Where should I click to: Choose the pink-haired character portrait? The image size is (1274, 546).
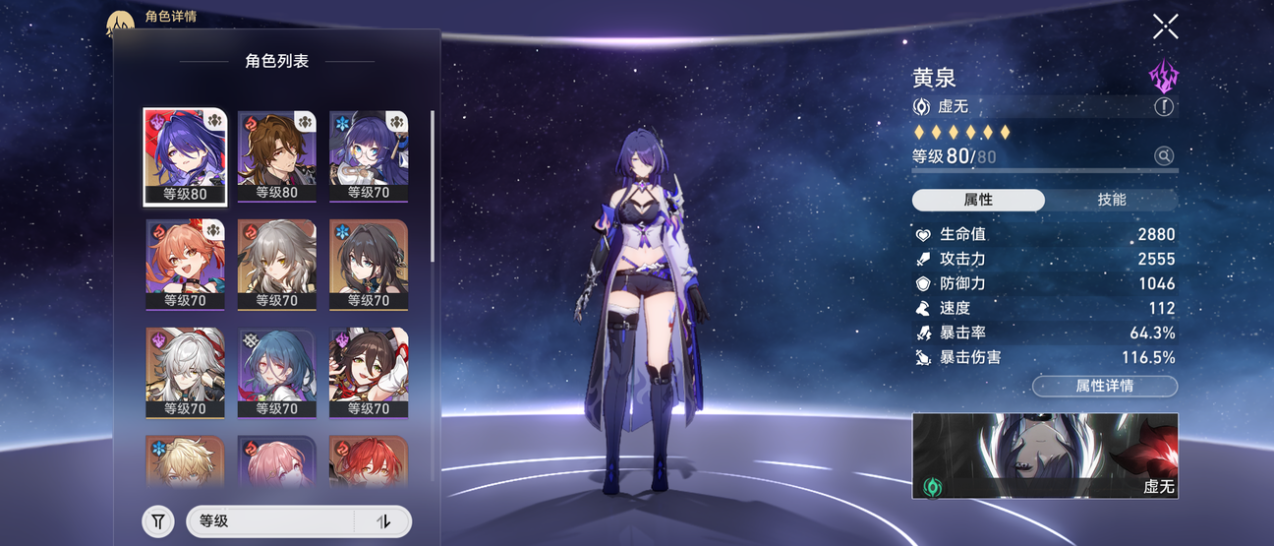[277, 461]
